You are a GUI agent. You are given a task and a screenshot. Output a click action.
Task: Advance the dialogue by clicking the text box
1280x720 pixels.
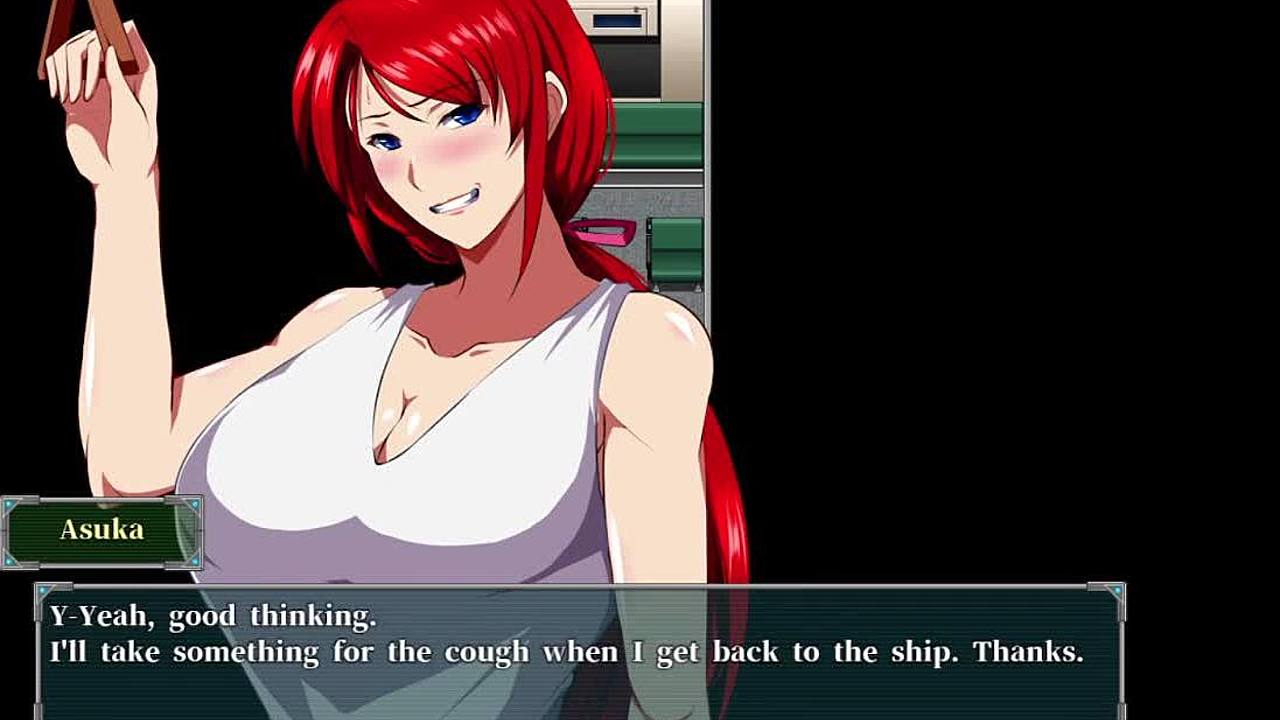point(580,650)
